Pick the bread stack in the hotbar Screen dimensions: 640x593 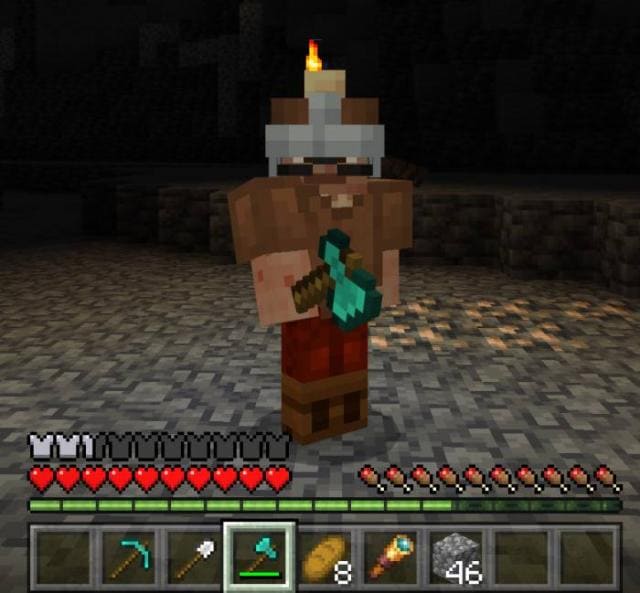pyautogui.click(x=324, y=556)
